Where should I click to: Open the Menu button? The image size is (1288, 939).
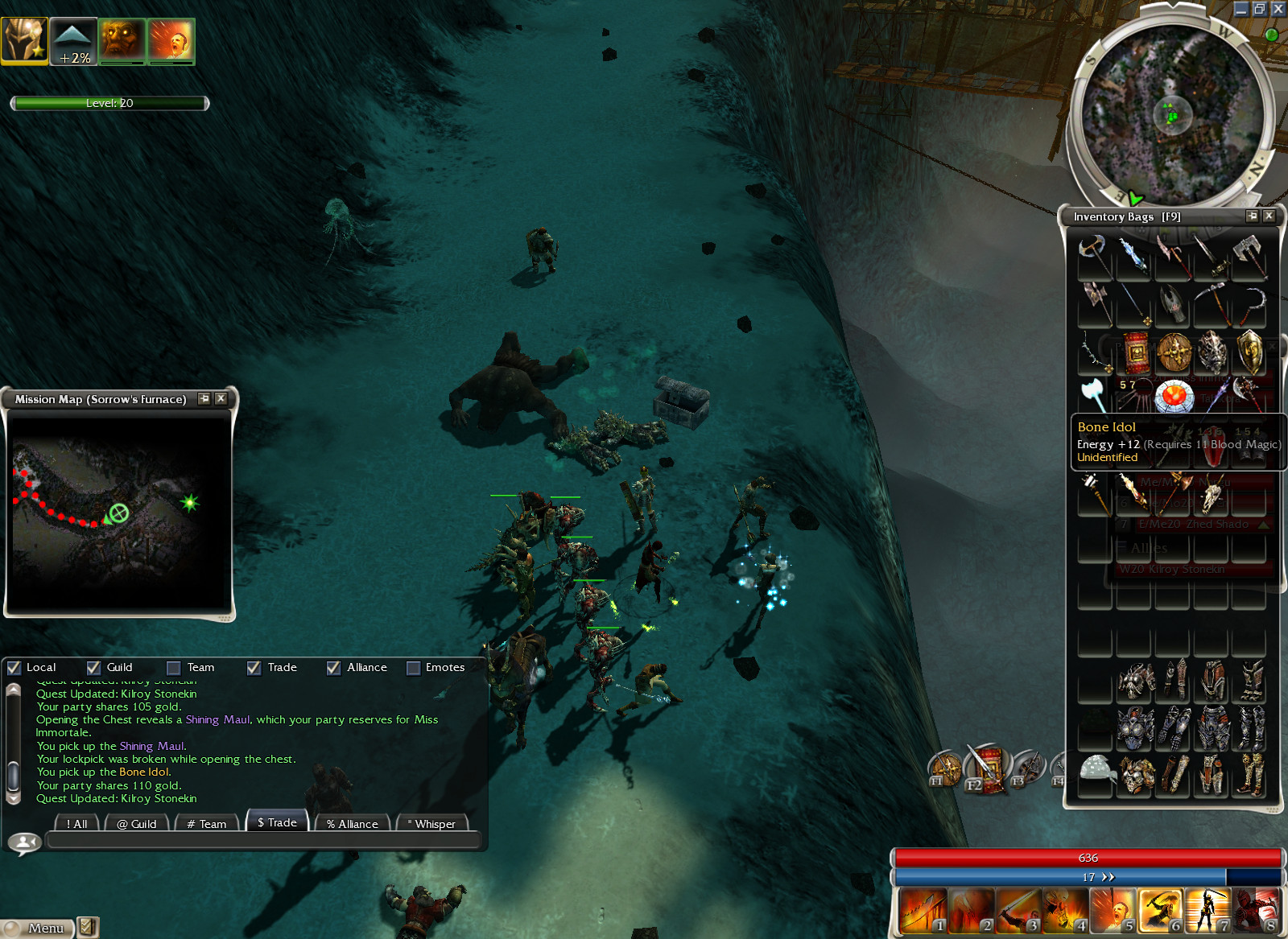[x=38, y=928]
